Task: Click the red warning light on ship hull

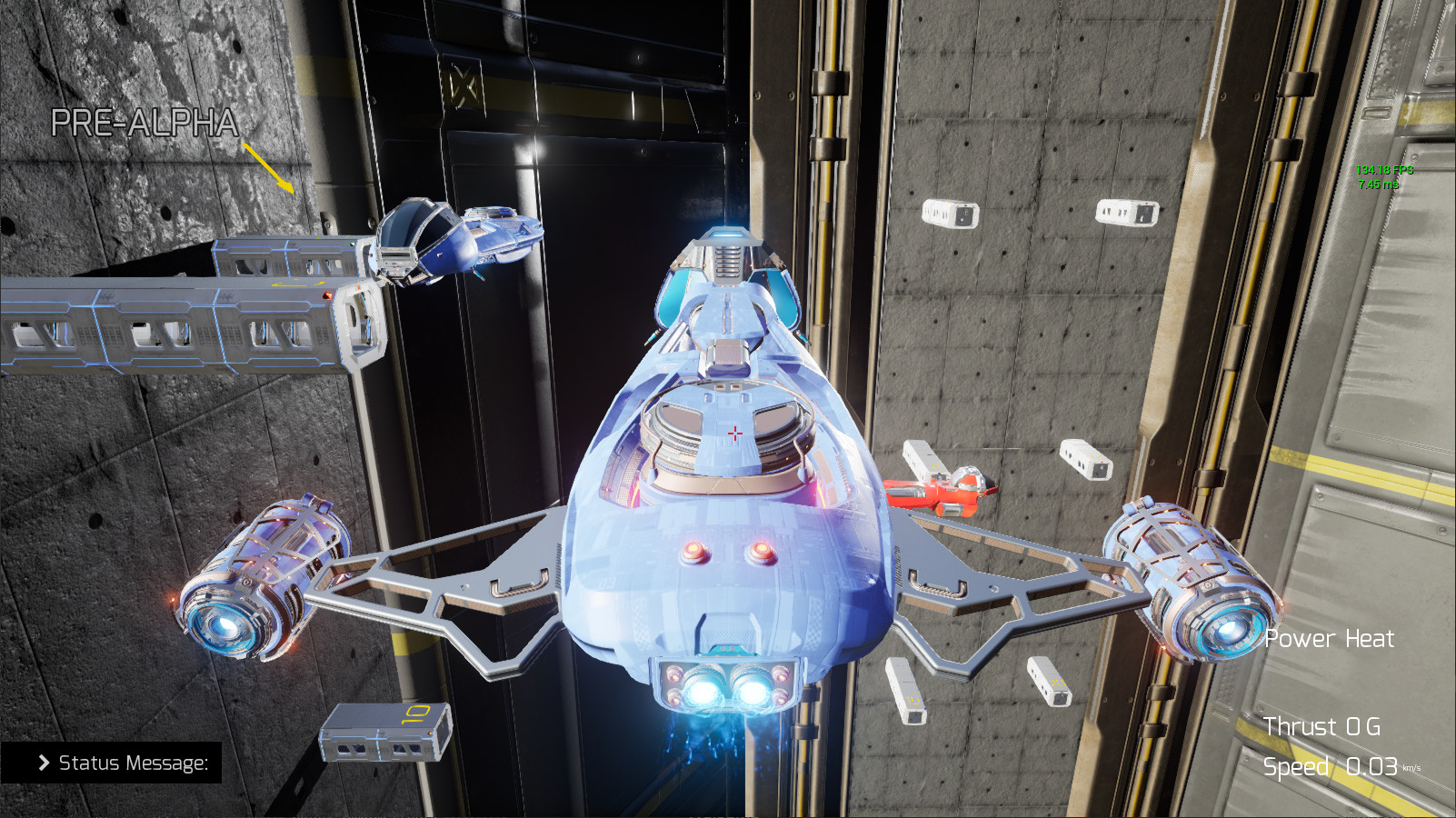Action: point(693,551)
